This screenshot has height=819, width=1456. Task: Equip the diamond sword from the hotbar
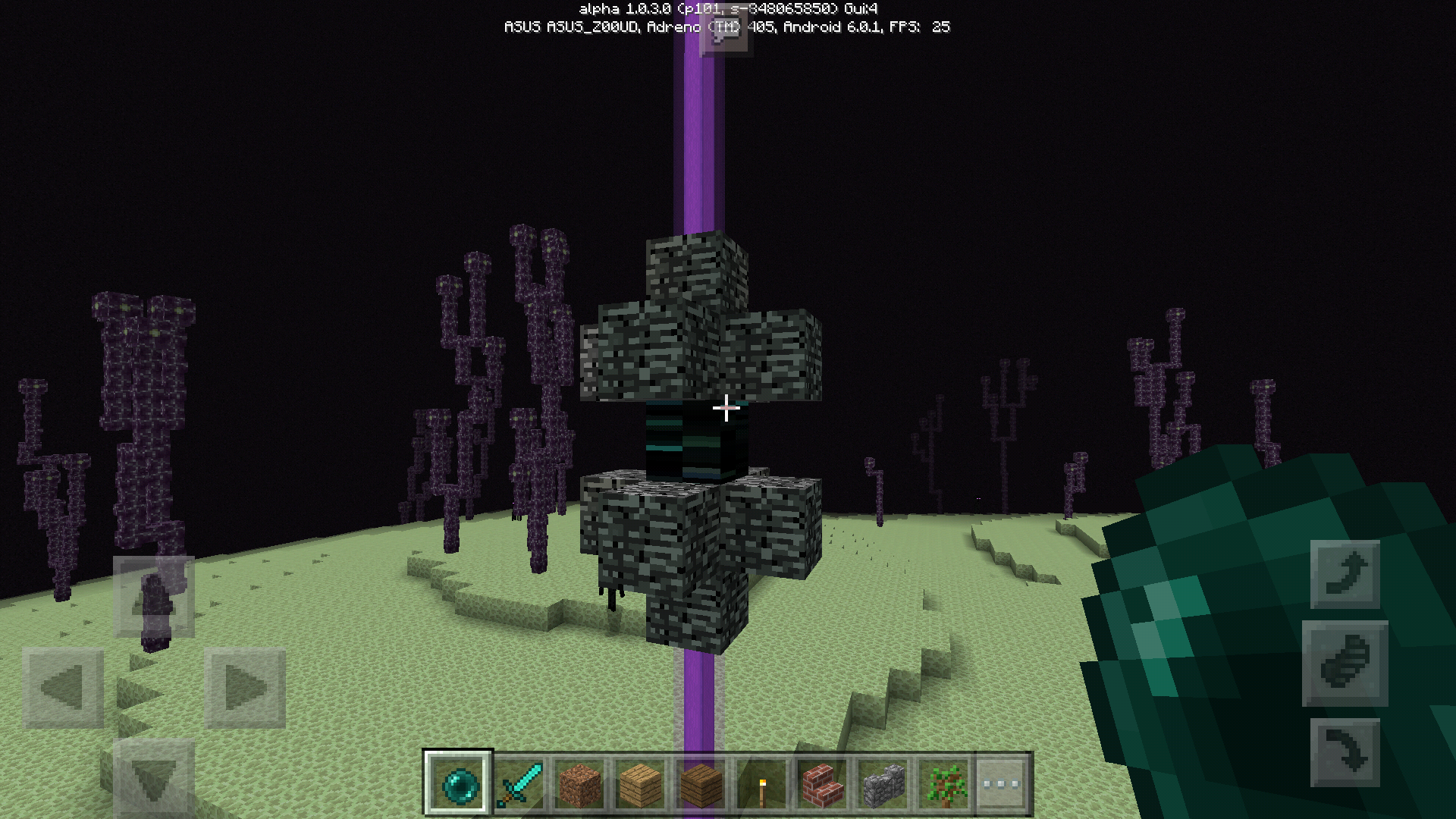pyautogui.click(x=519, y=783)
